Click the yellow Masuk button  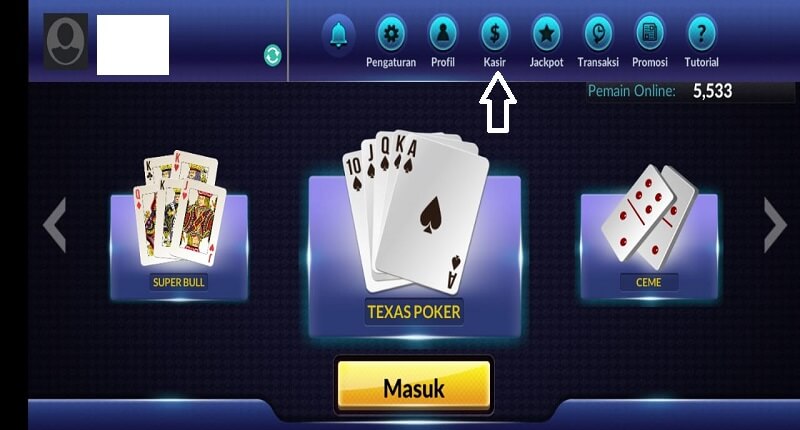(x=413, y=387)
